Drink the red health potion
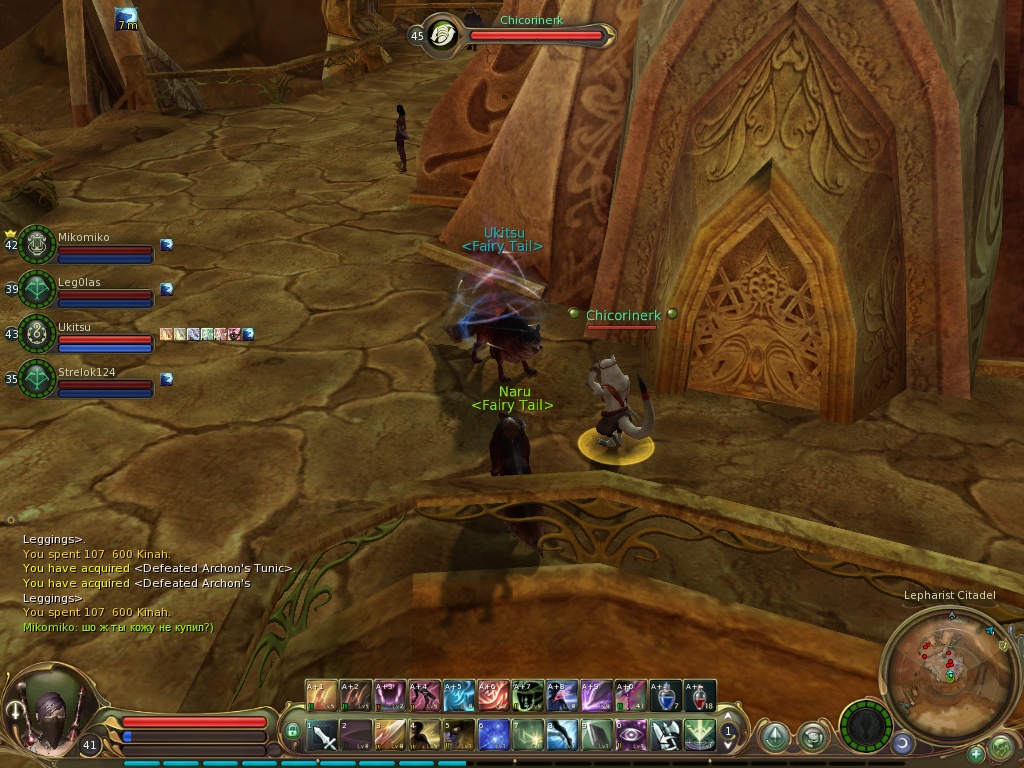The width and height of the screenshot is (1024, 768). tap(699, 695)
